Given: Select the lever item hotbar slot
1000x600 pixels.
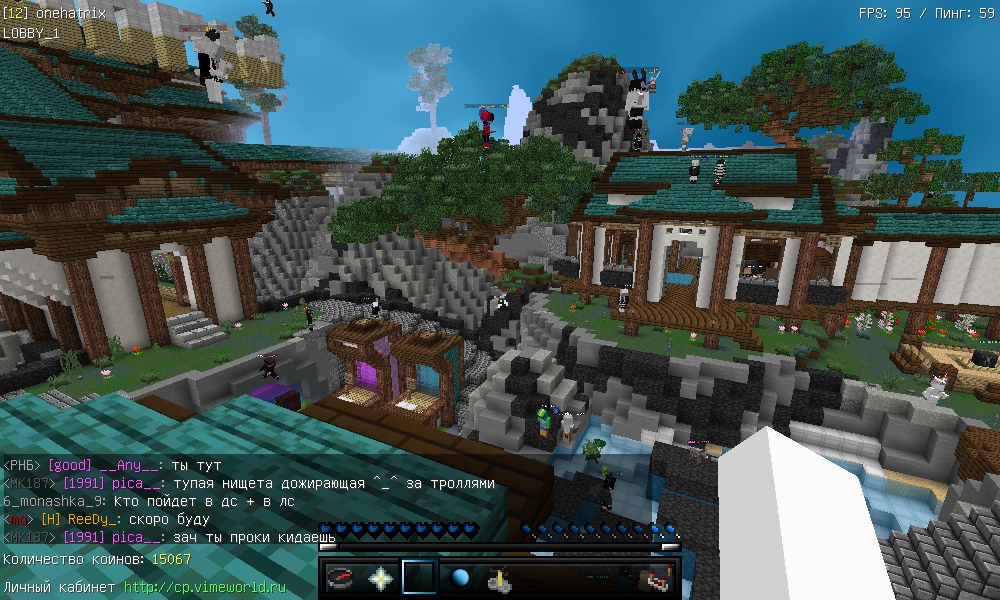Looking at the screenshot, I should pos(499,578).
